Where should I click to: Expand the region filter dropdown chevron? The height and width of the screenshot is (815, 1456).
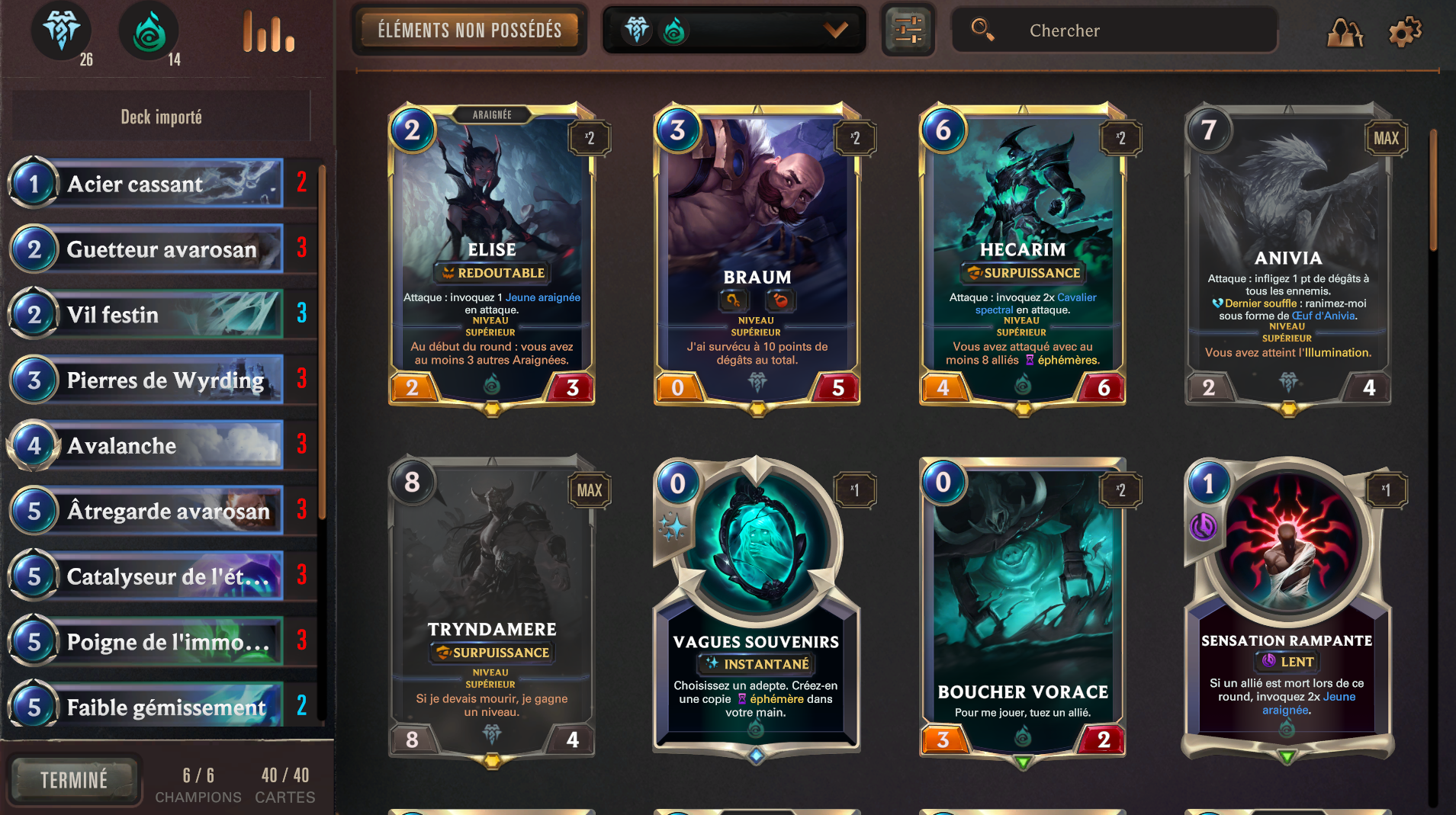[835, 30]
